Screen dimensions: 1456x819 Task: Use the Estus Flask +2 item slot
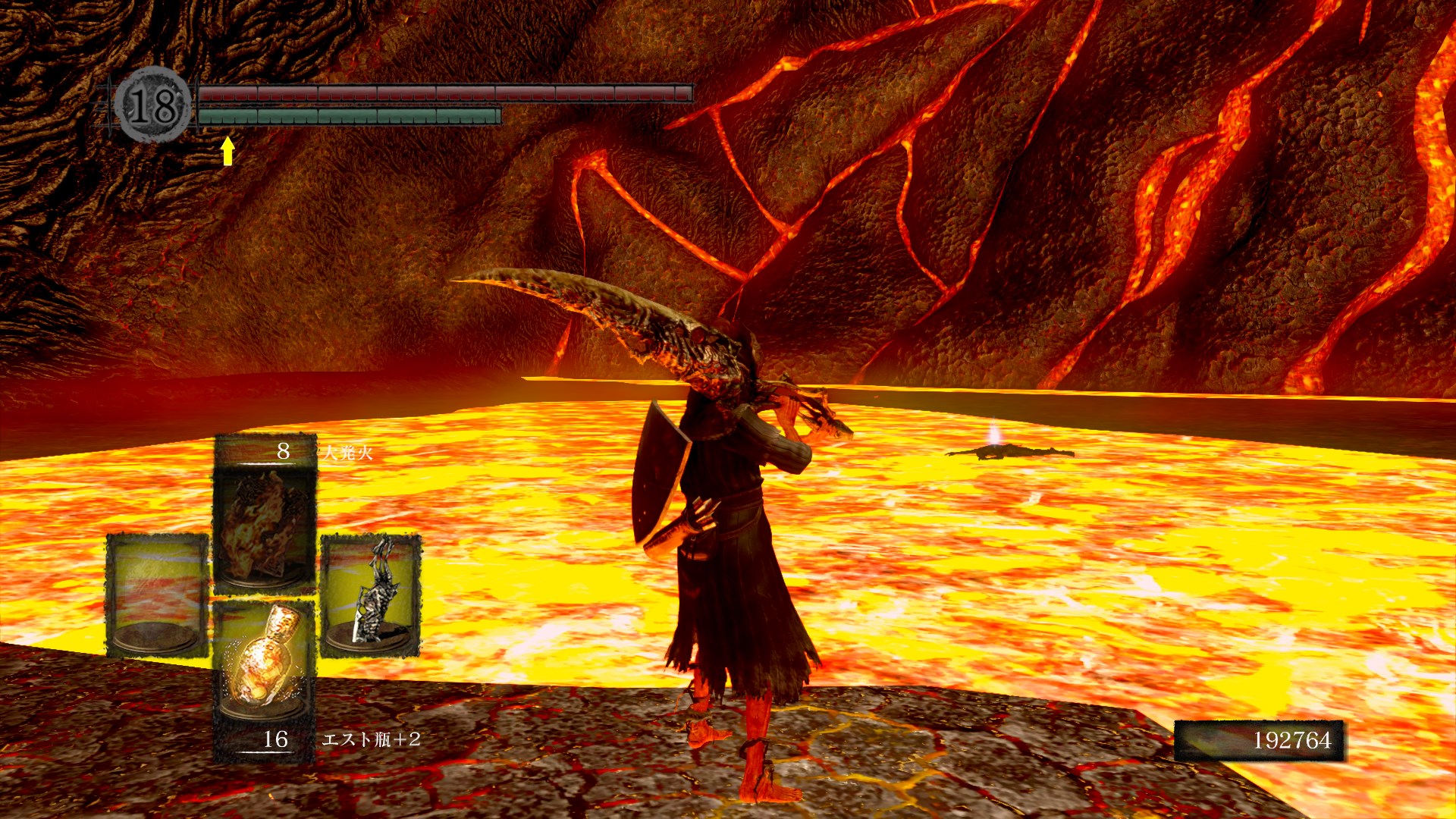pyautogui.click(x=265, y=661)
